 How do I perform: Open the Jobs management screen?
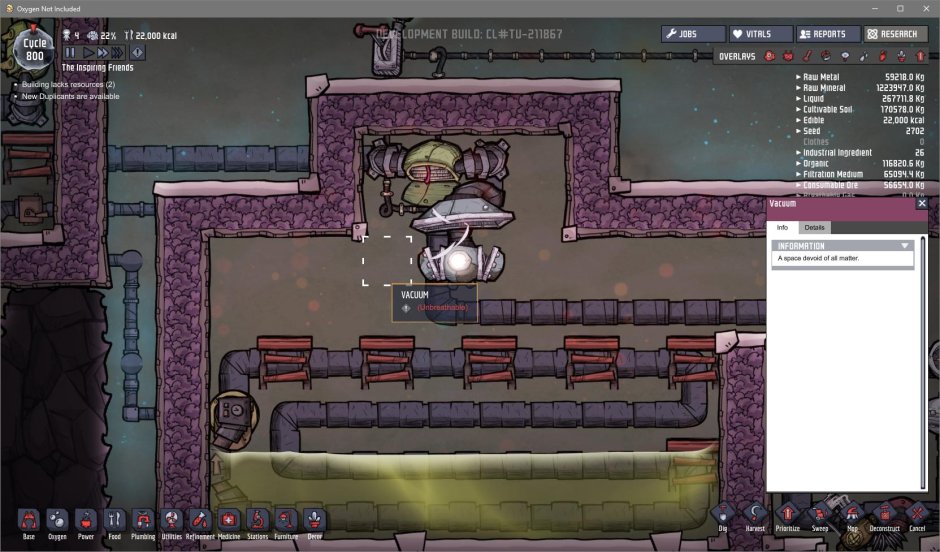[693, 34]
